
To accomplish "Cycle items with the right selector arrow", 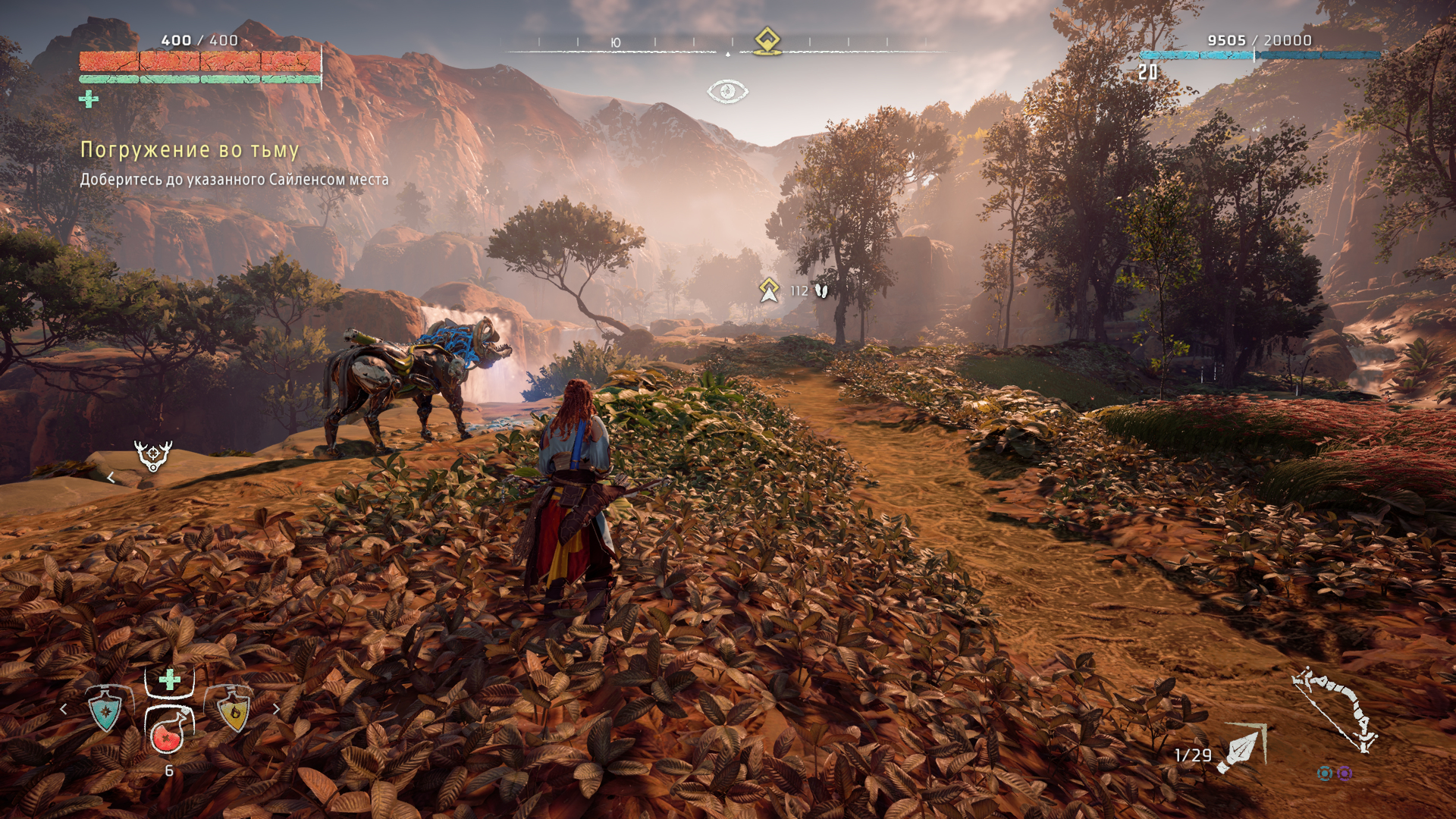I will point(276,709).
